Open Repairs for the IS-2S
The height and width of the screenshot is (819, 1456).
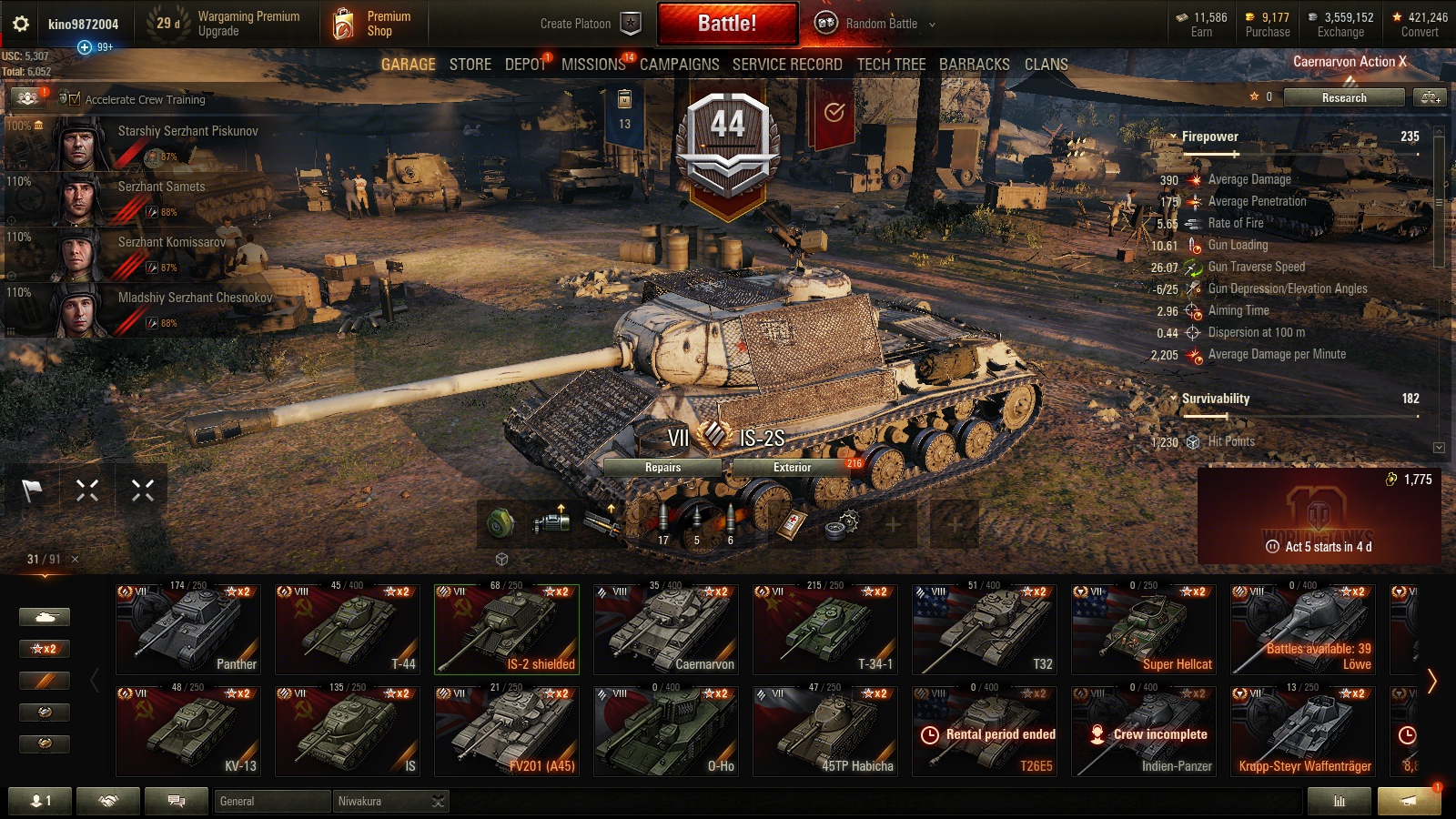[x=662, y=468]
